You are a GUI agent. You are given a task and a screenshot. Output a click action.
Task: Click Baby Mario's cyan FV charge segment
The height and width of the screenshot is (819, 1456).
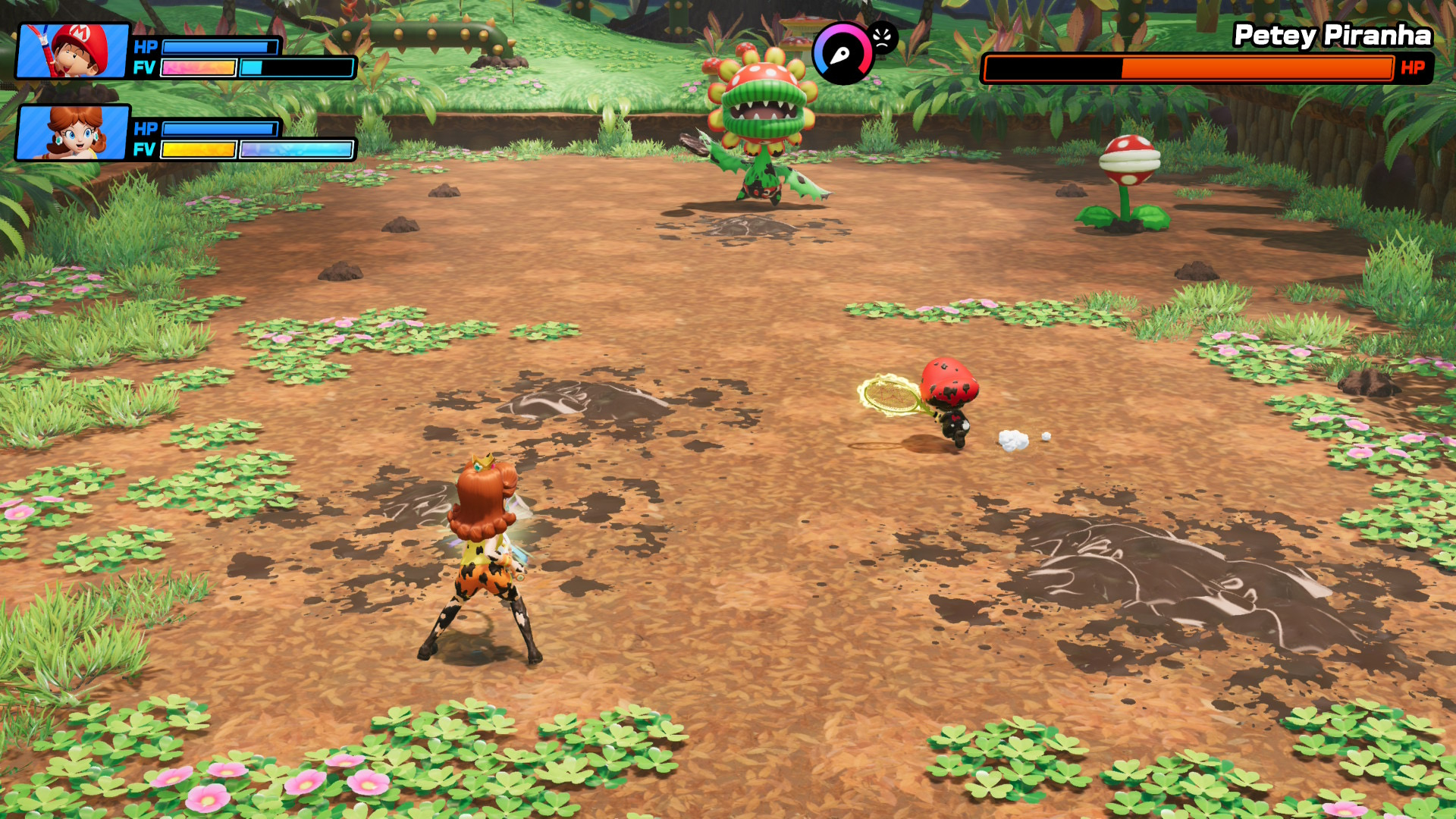250,68
